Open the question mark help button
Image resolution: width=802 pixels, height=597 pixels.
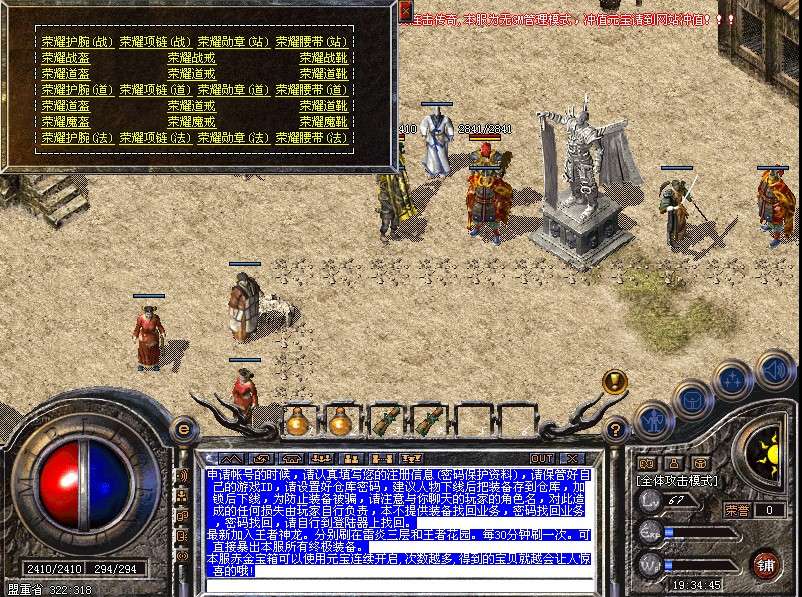click(615, 430)
